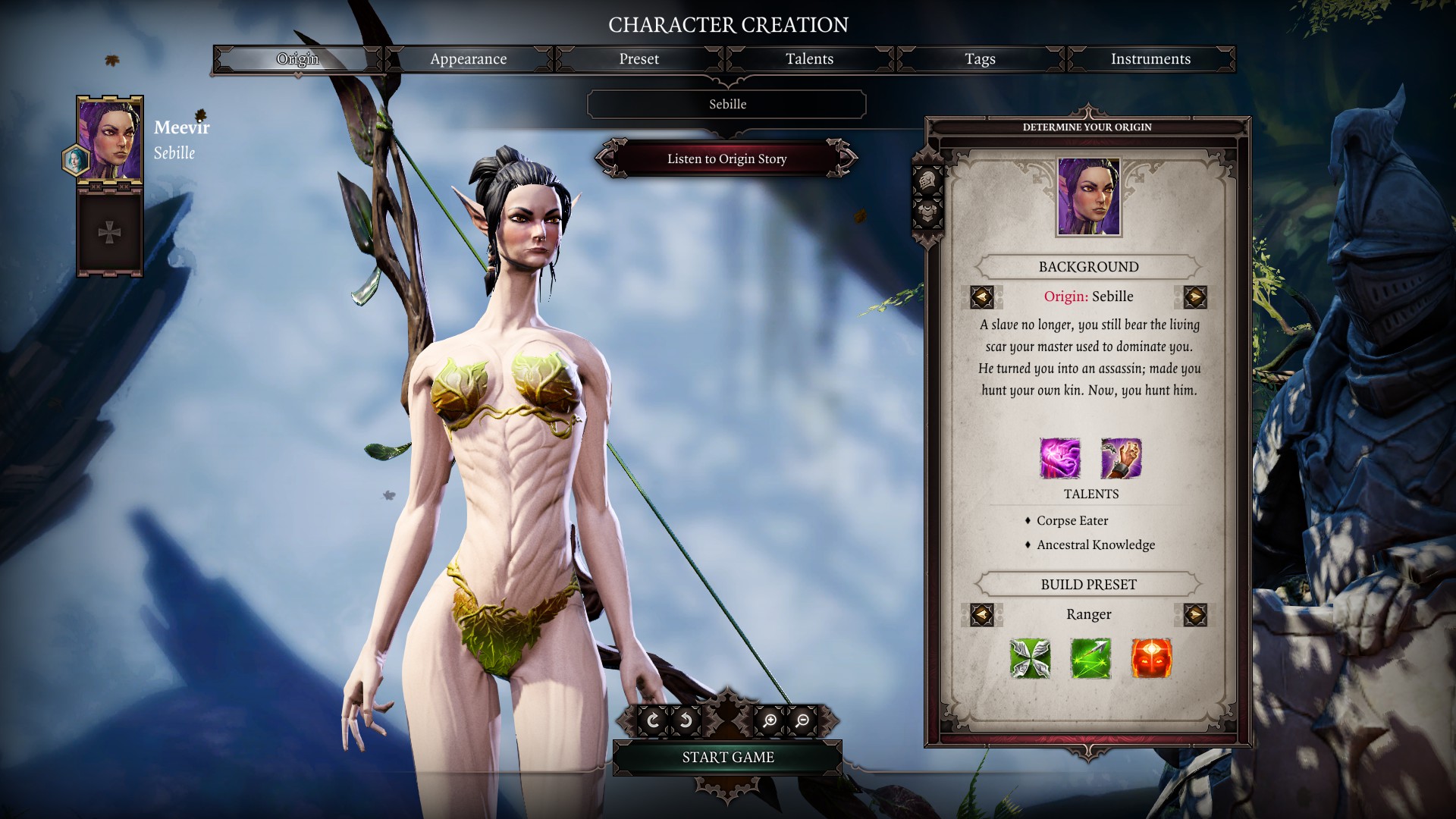Choose the next origin with right arrow
Image resolution: width=1456 pixels, height=819 pixels.
(x=1195, y=297)
